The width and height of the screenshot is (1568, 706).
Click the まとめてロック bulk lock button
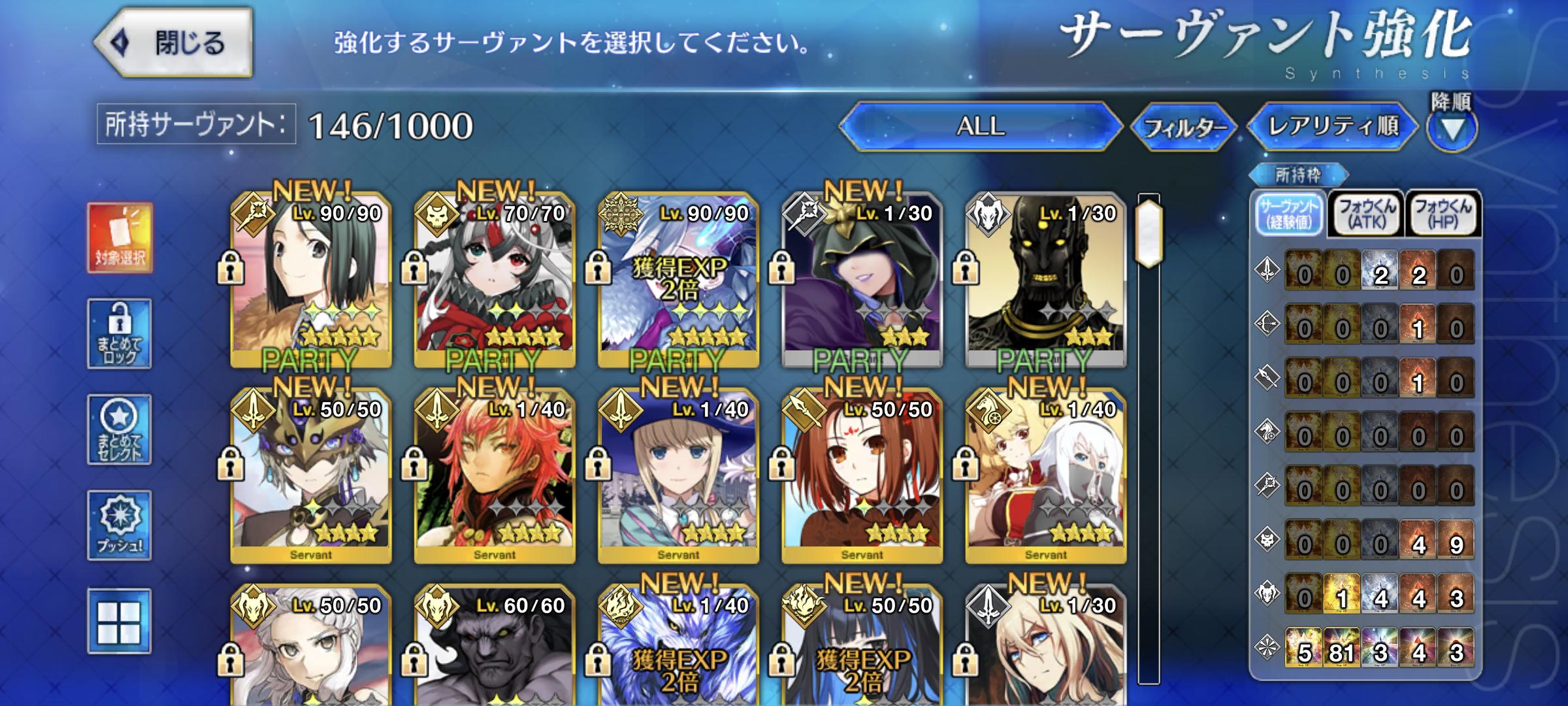(x=120, y=333)
